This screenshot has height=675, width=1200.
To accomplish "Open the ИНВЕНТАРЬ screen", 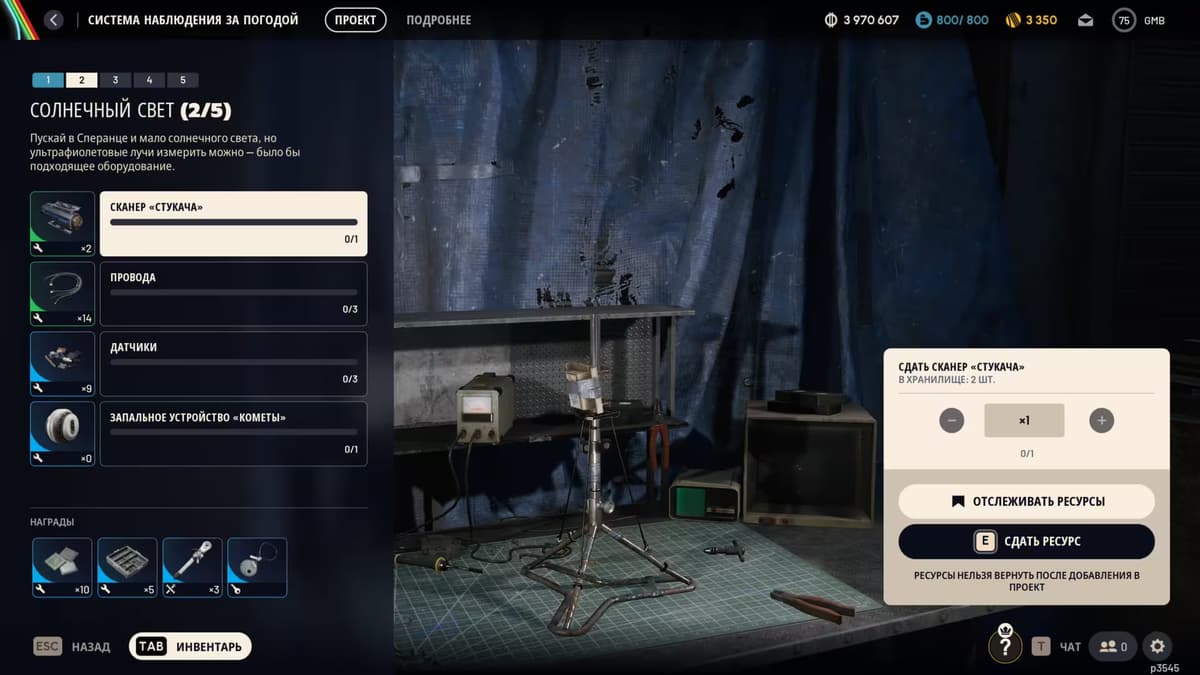I will tap(190, 647).
